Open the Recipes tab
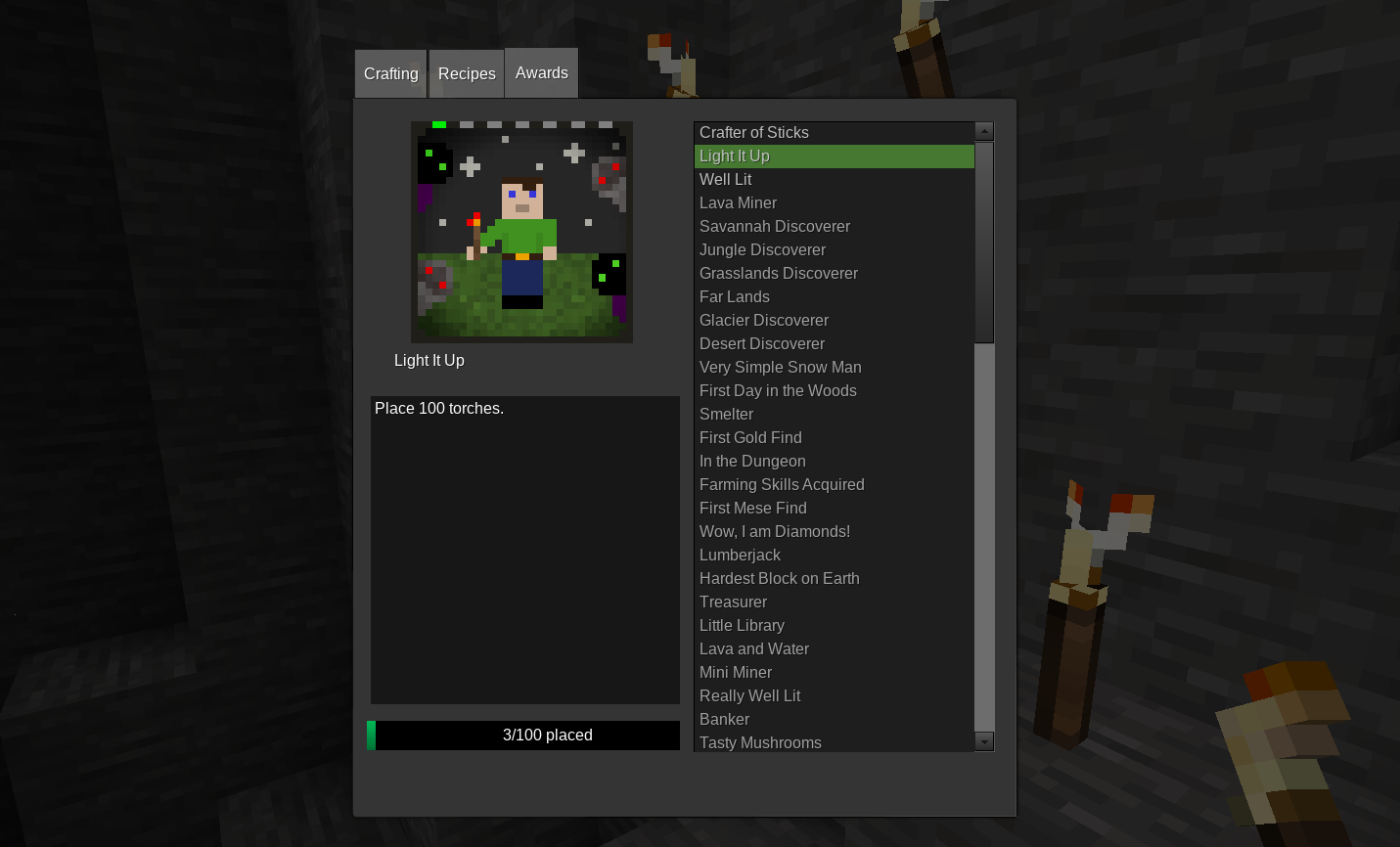Screen dimensions: 1400x847 tap(467, 74)
